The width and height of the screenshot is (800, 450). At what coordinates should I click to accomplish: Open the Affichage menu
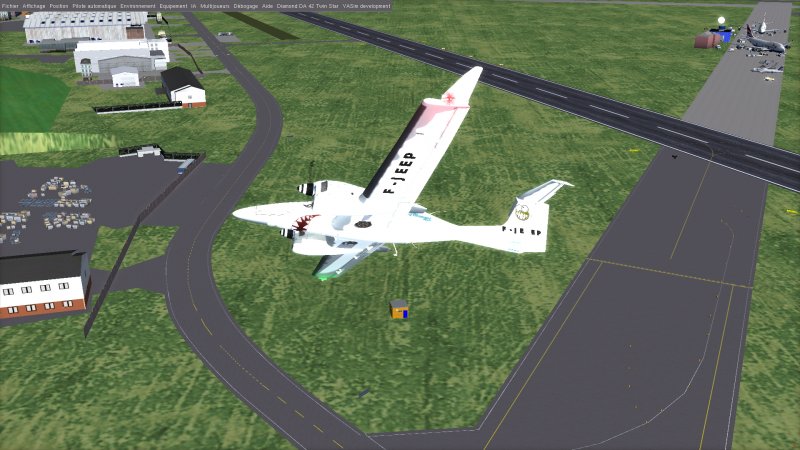[35, 5]
